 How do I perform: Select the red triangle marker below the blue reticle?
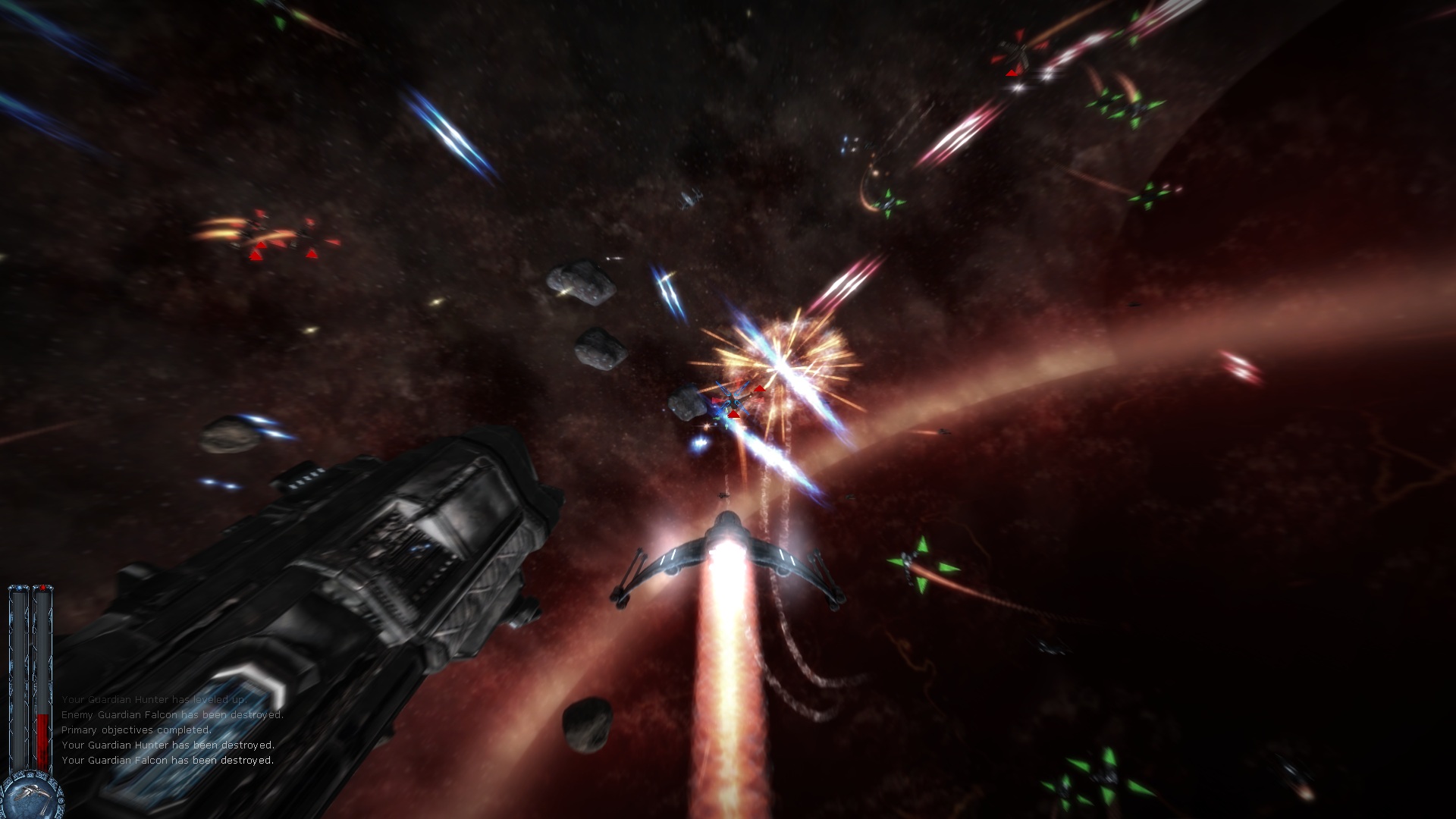(733, 415)
